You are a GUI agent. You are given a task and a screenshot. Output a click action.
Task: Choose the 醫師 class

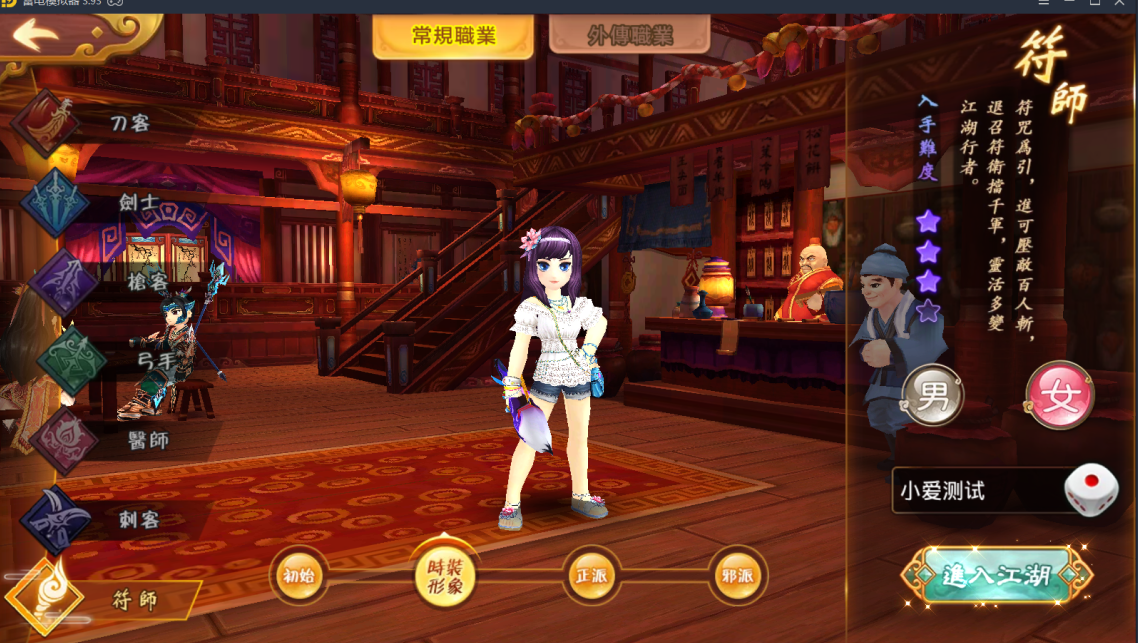(147, 440)
